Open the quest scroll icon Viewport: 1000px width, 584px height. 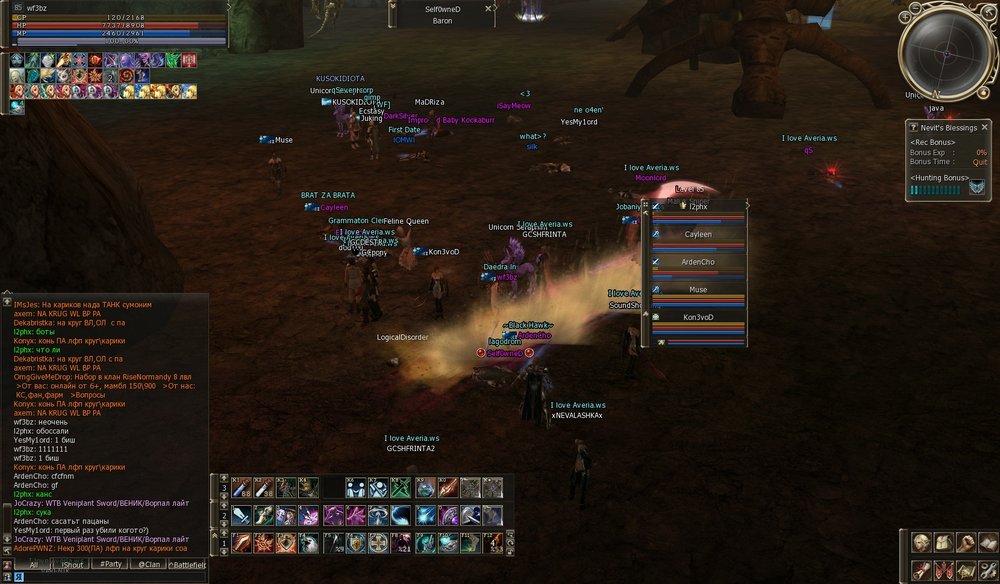[921, 569]
